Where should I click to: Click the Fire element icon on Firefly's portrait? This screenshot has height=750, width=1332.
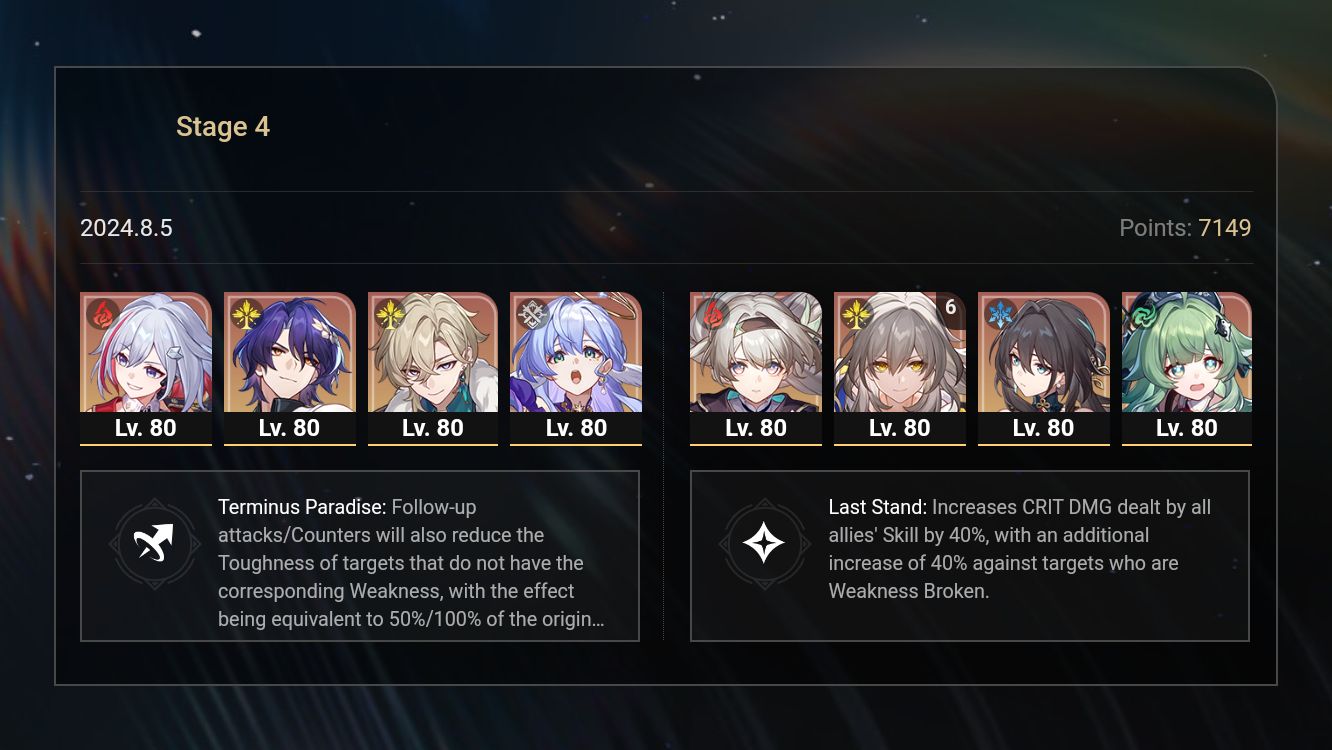click(x=711, y=313)
